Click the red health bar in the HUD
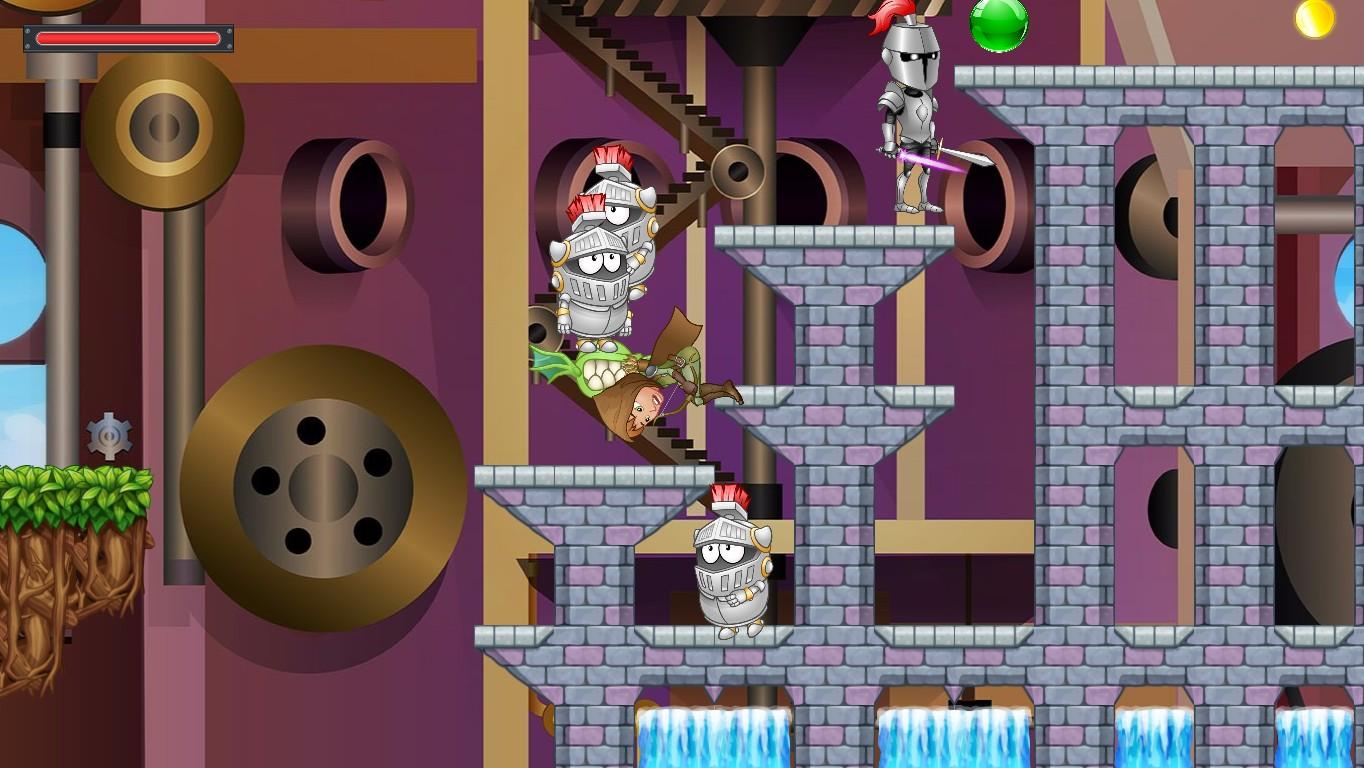 [x=130, y=38]
